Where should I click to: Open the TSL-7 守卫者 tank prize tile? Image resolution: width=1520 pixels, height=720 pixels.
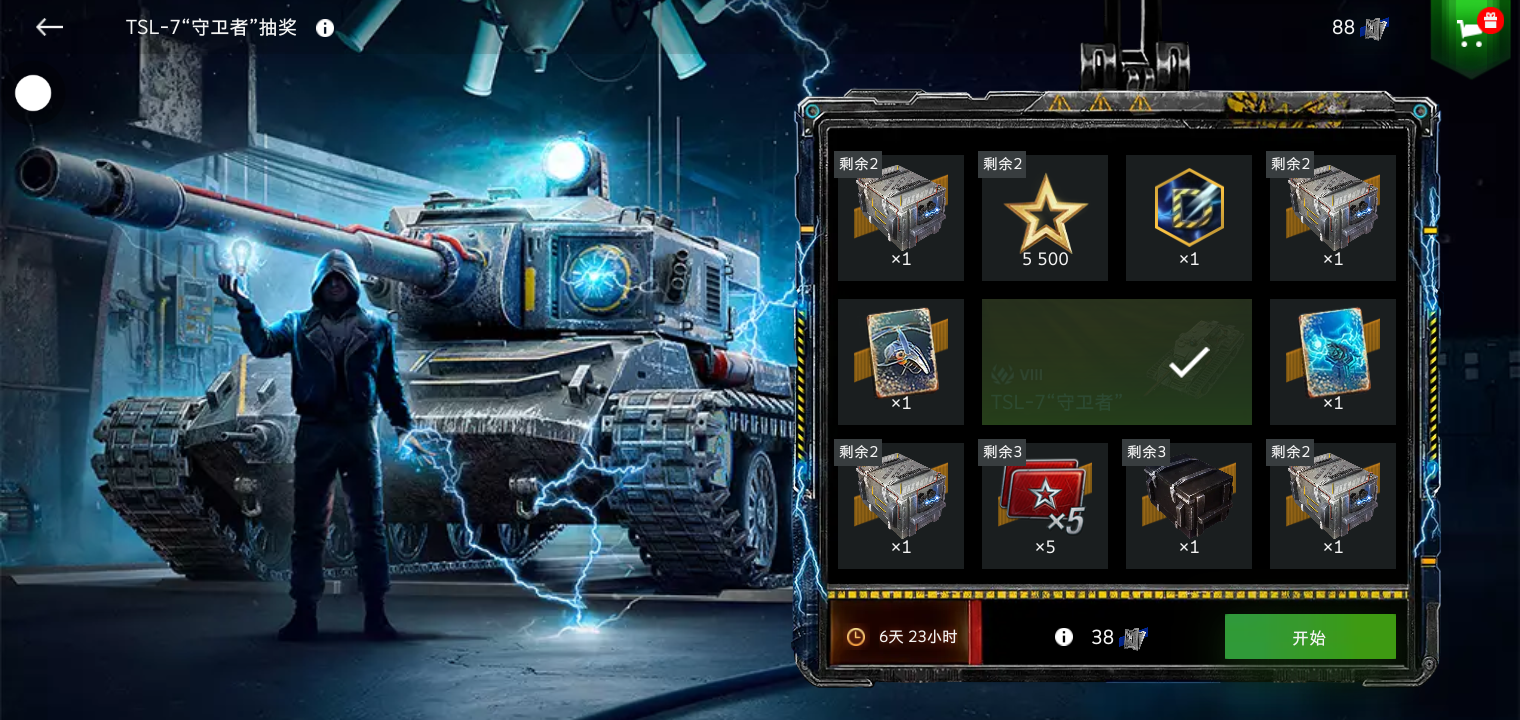[x=1116, y=362]
